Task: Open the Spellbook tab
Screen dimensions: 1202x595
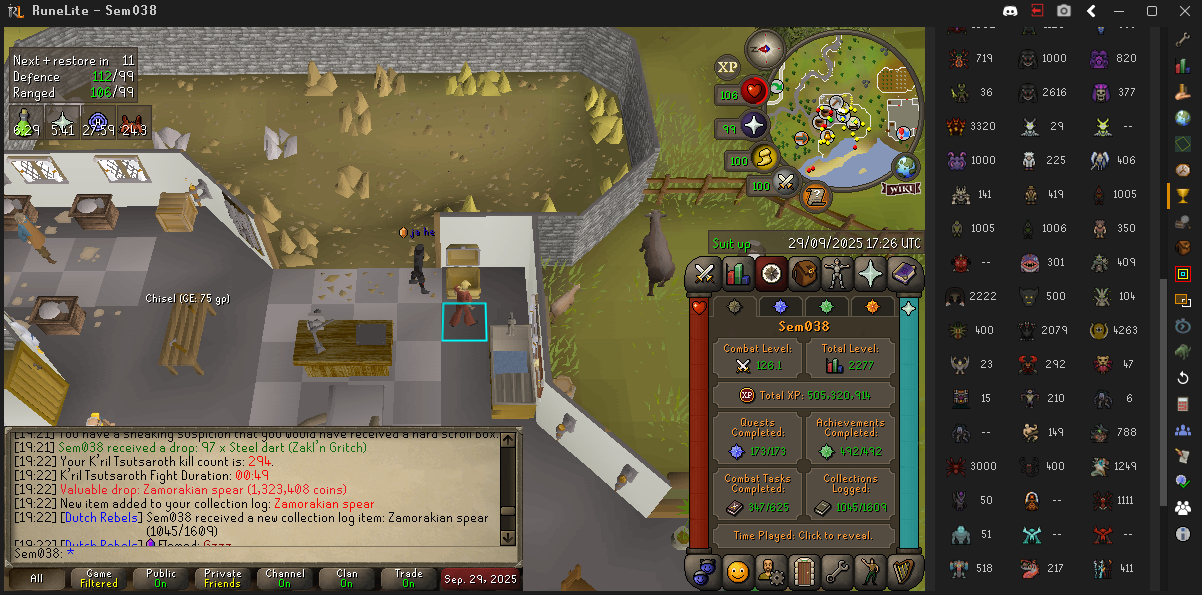Action: point(903,272)
